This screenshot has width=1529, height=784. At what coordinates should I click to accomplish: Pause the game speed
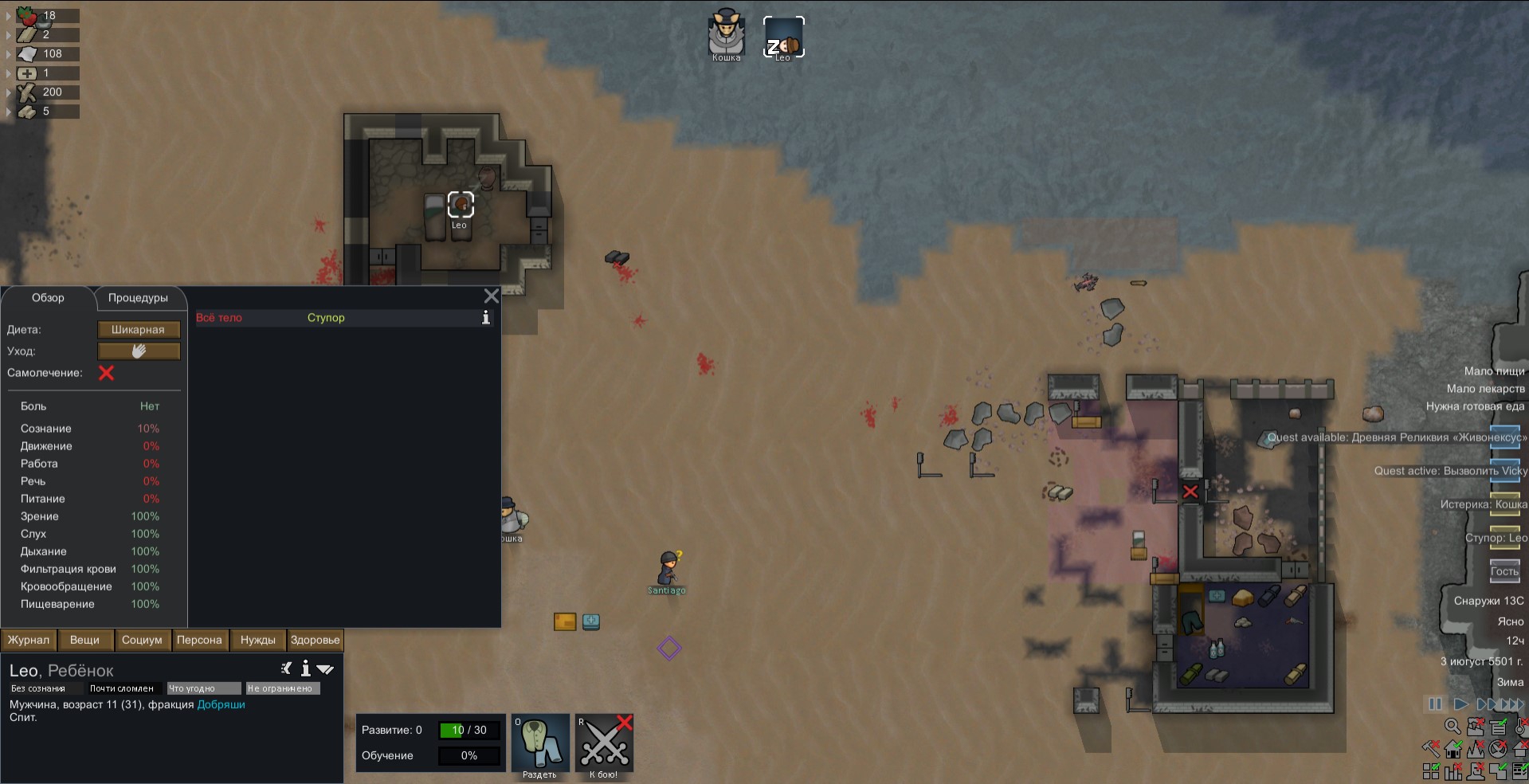(1435, 704)
